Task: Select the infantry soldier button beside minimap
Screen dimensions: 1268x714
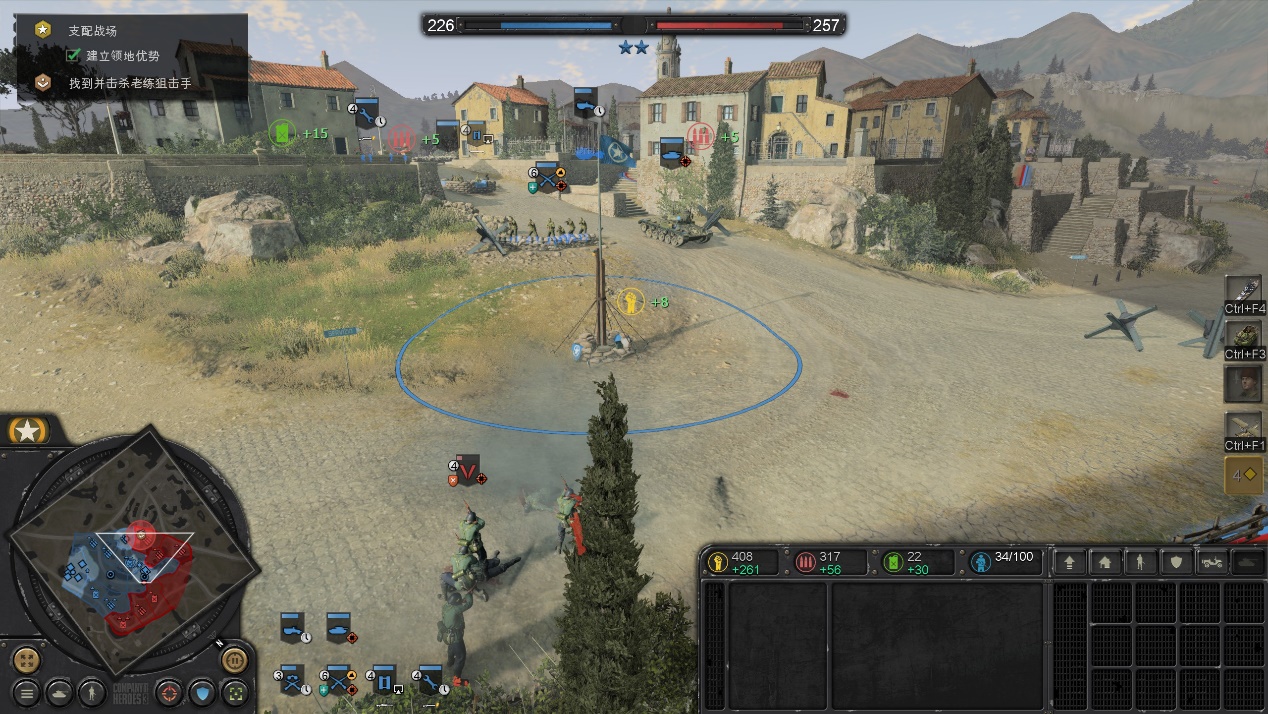Action: pos(91,691)
